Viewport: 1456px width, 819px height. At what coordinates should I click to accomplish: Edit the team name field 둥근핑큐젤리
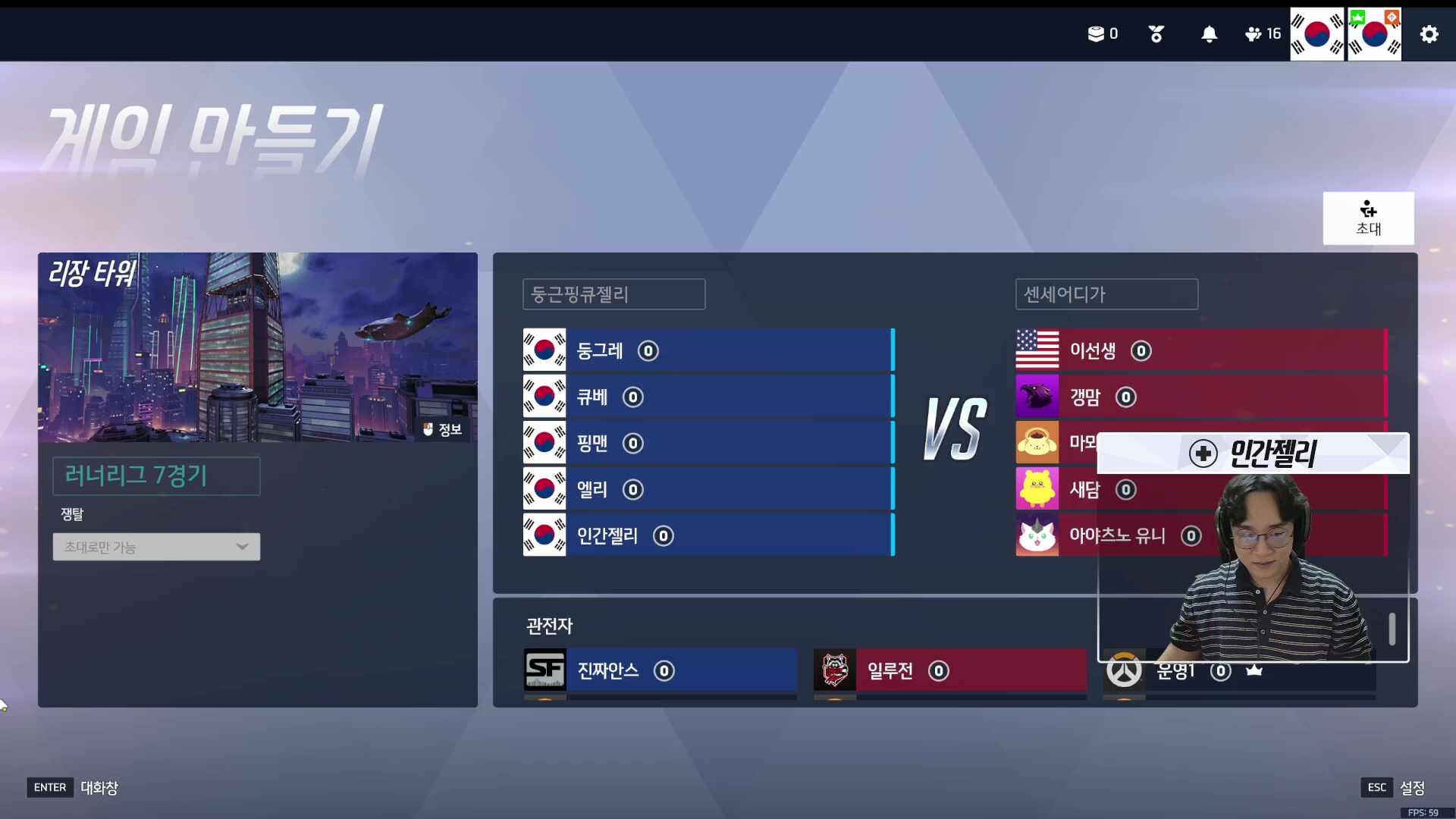[x=613, y=294]
